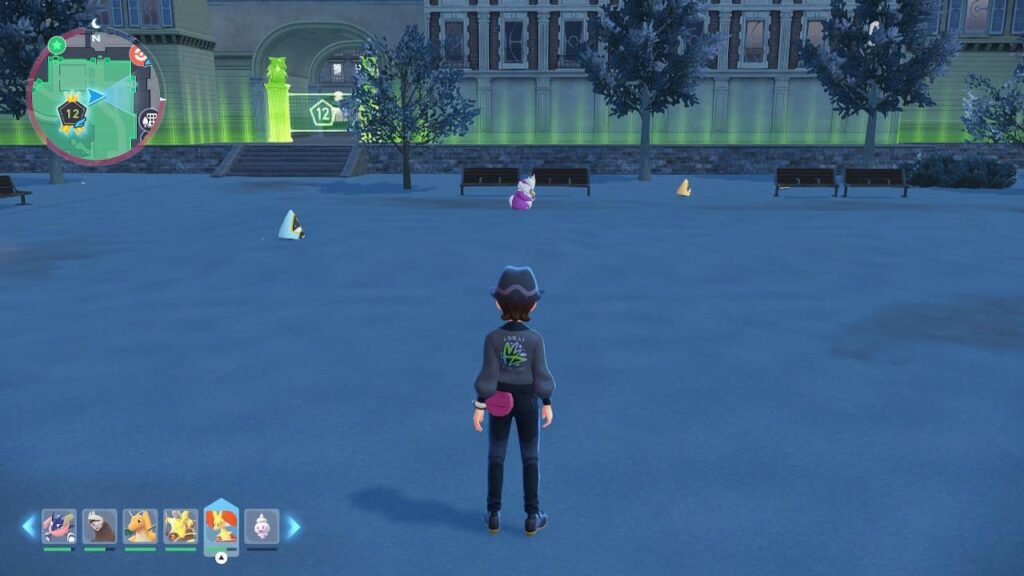Viewport: 1024px width, 576px height.
Task: Select Wild Zone 12 marker on minimap
Action: 71,113
